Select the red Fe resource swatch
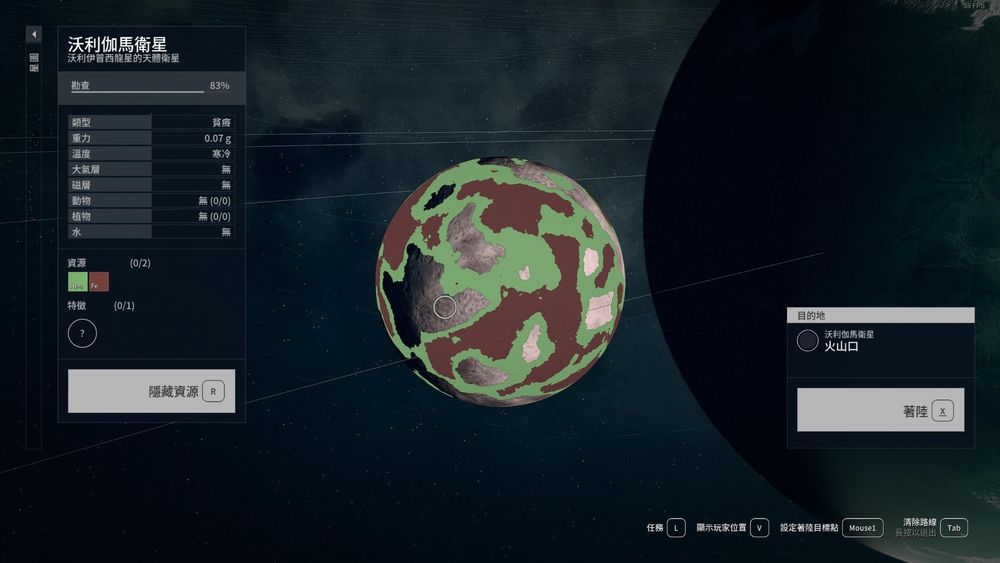The width and height of the screenshot is (1000, 563). click(x=99, y=283)
